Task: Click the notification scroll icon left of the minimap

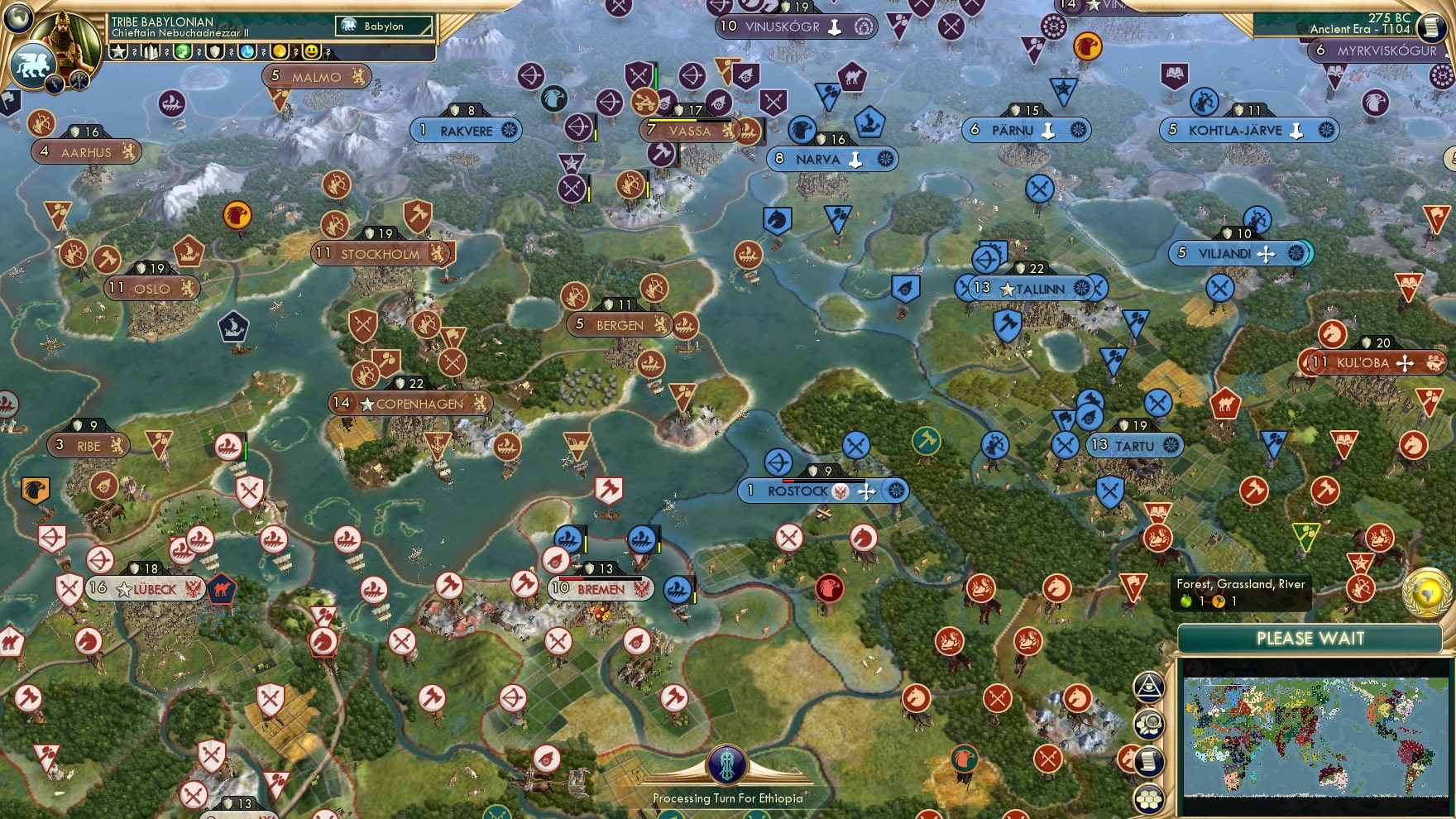Action: [1149, 760]
